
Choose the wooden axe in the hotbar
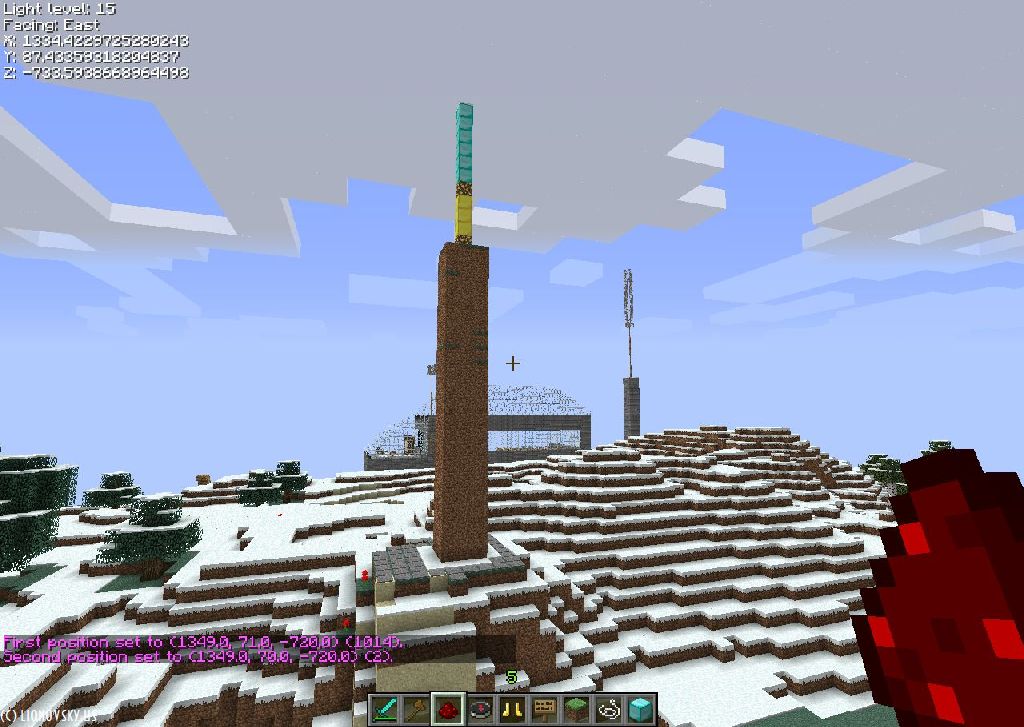[x=418, y=709]
